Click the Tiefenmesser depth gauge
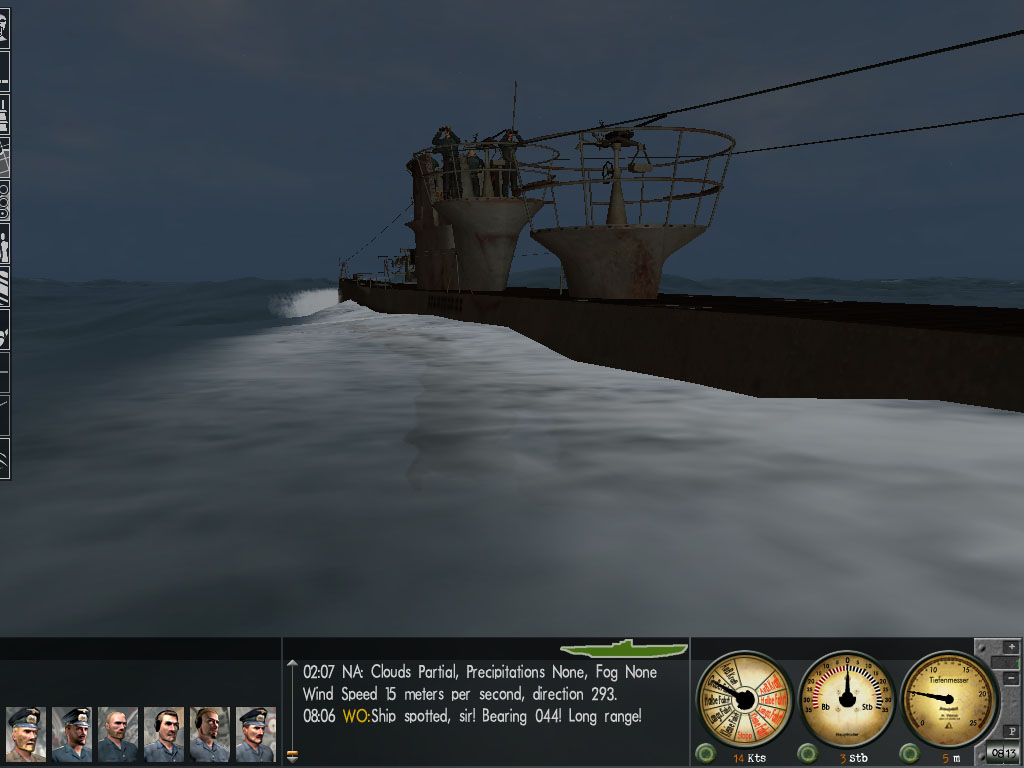Screen dimensions: 1024x768 949,698
